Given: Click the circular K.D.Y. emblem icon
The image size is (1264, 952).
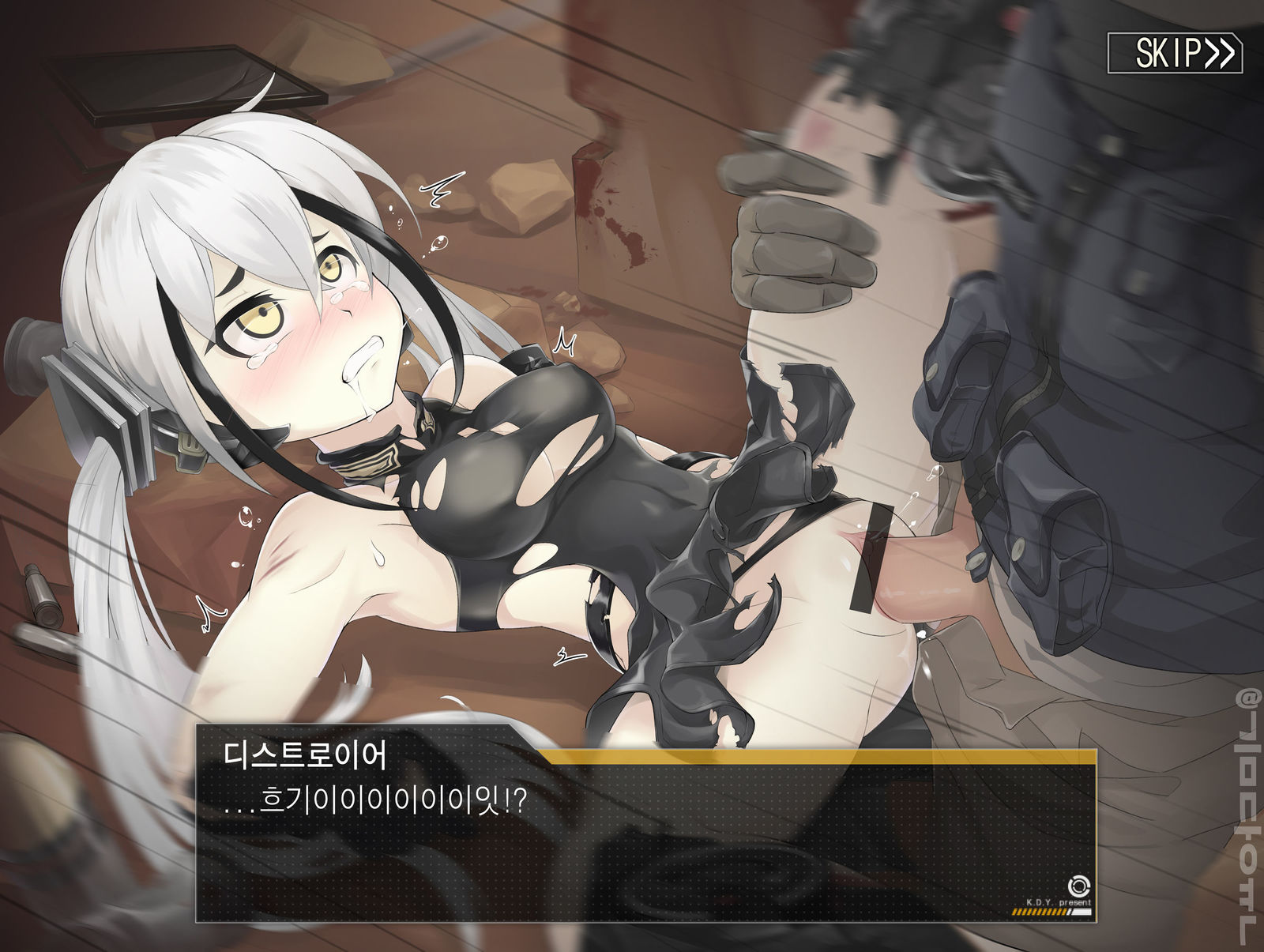Looking at the screenshot, I should [1079, 886].
